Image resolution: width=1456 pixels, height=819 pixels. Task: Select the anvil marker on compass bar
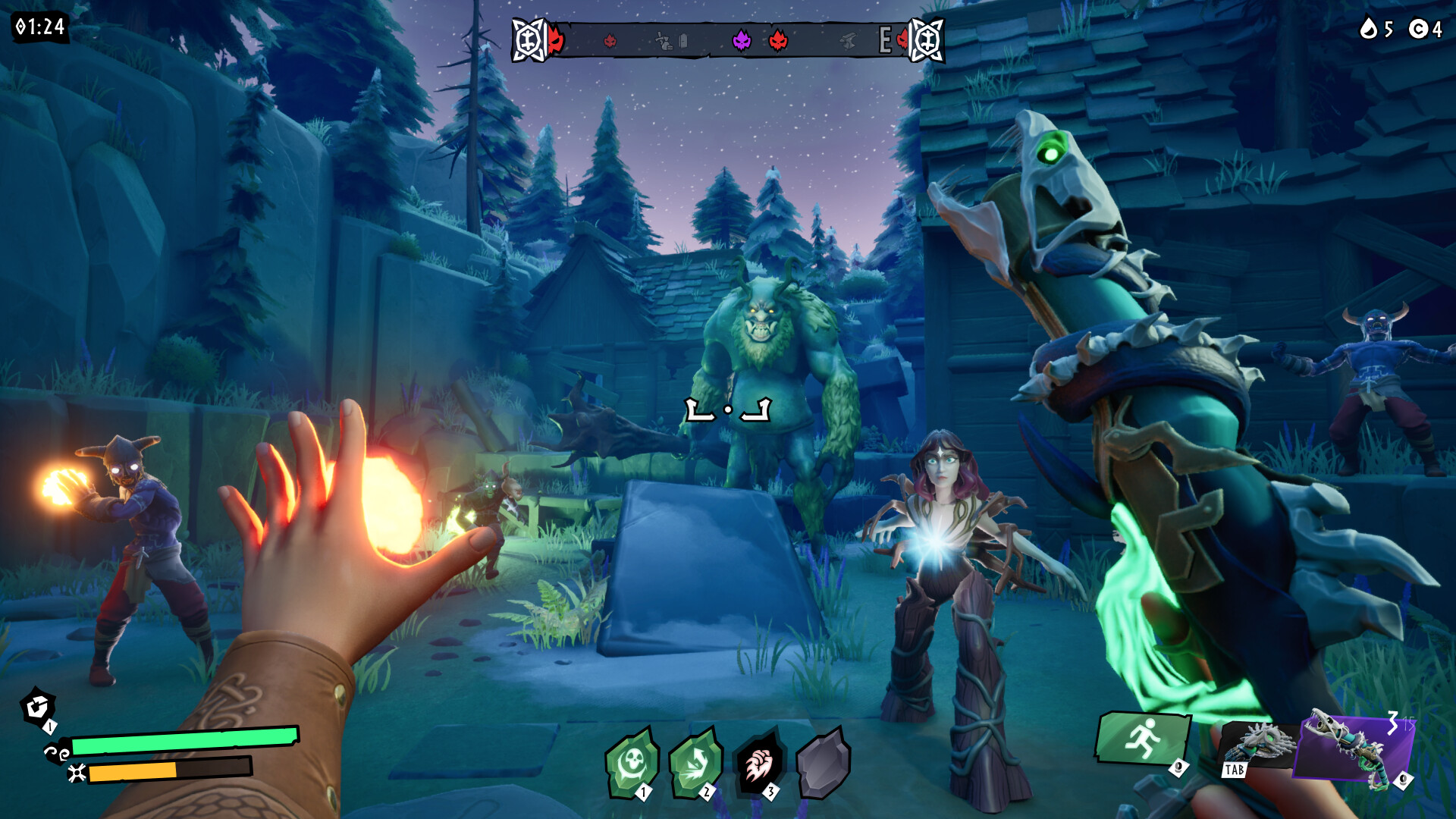[x=847, y=42]
